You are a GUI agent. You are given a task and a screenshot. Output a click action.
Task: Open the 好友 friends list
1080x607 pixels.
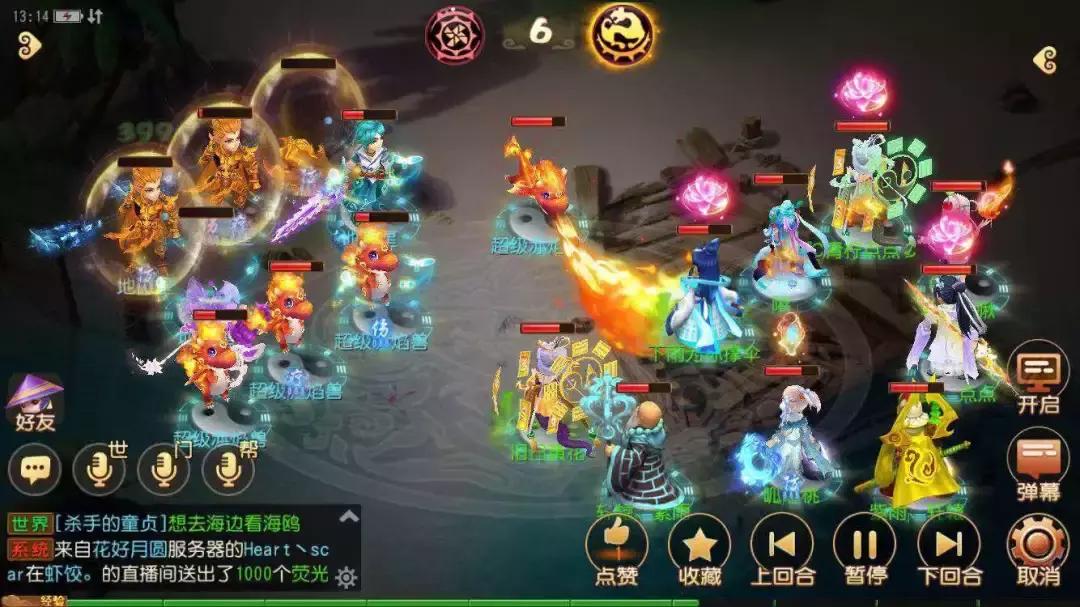[x=34, y=402]
